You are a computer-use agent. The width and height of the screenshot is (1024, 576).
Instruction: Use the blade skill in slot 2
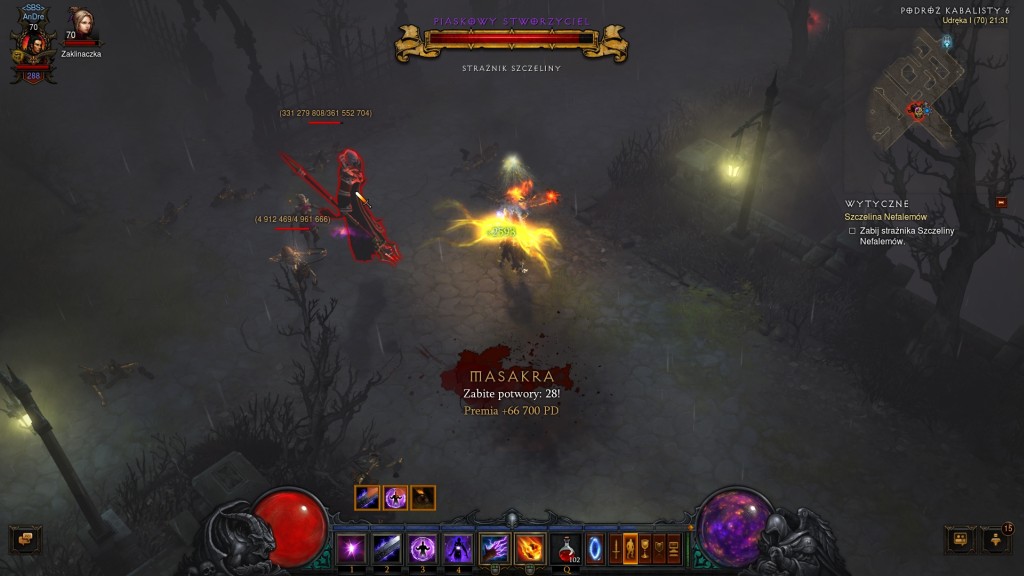[x=387, y=548]
